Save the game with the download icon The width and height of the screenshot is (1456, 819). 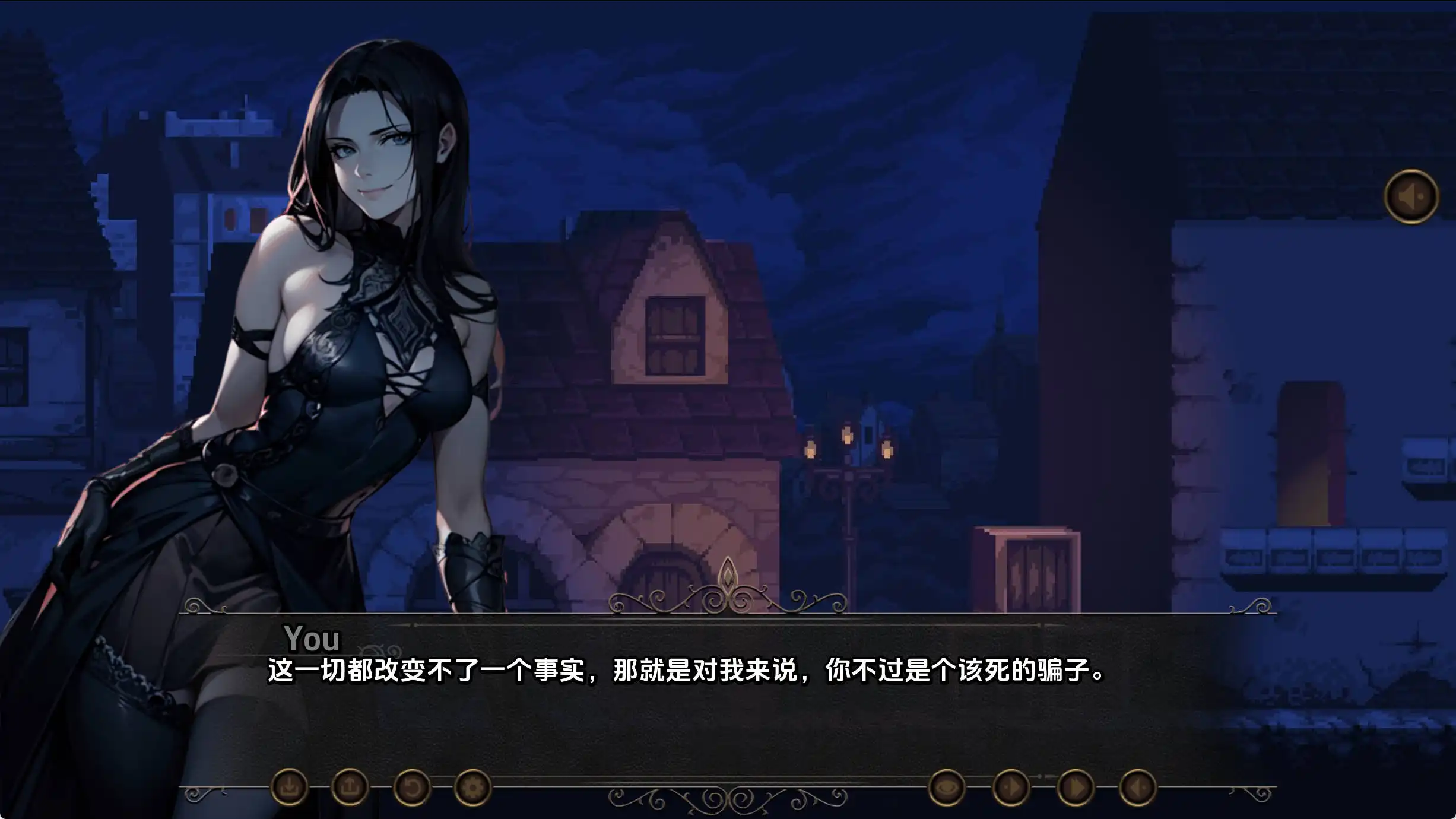click(290, 788)
